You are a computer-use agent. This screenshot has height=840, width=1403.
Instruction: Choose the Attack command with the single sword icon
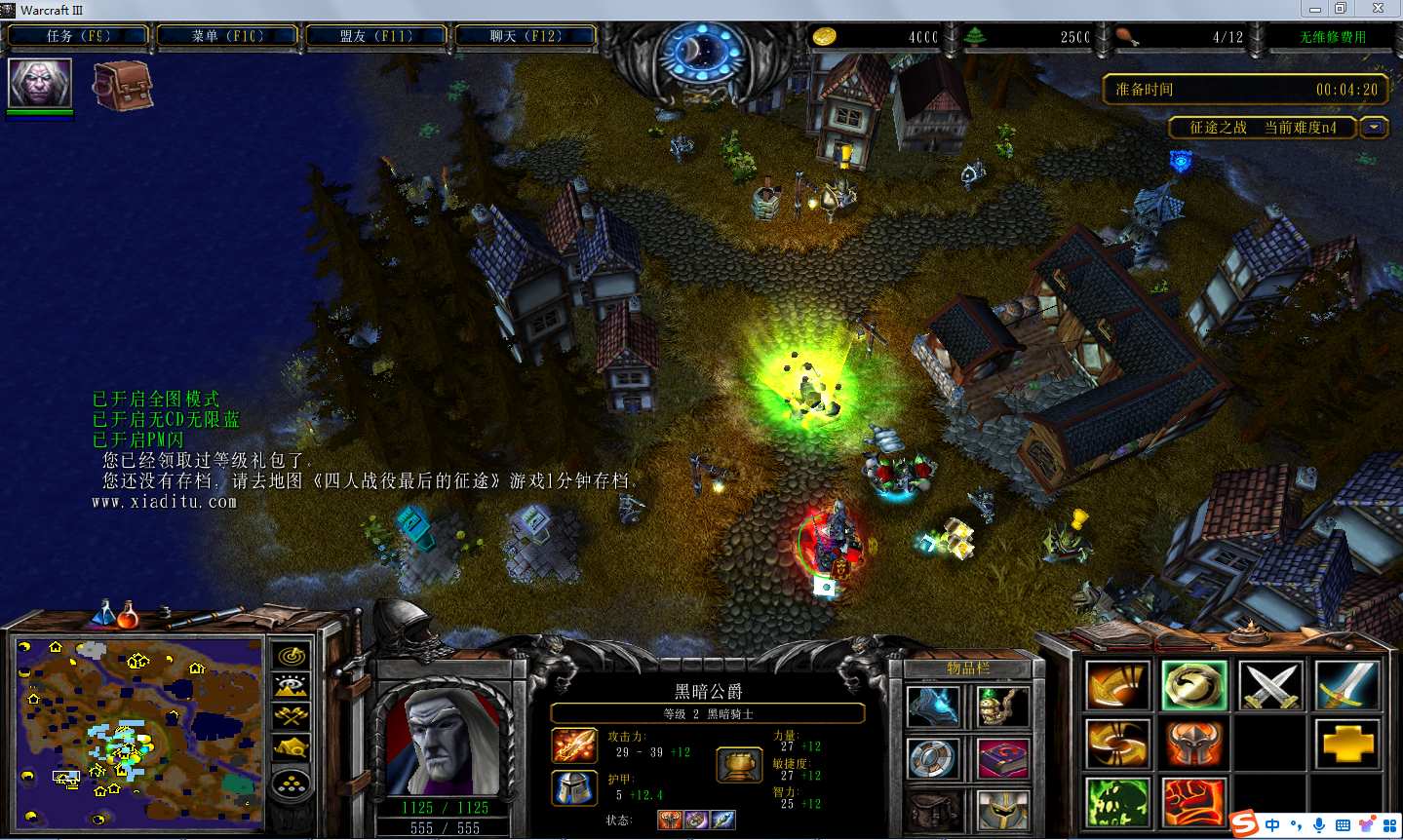tap(1346, 685)
